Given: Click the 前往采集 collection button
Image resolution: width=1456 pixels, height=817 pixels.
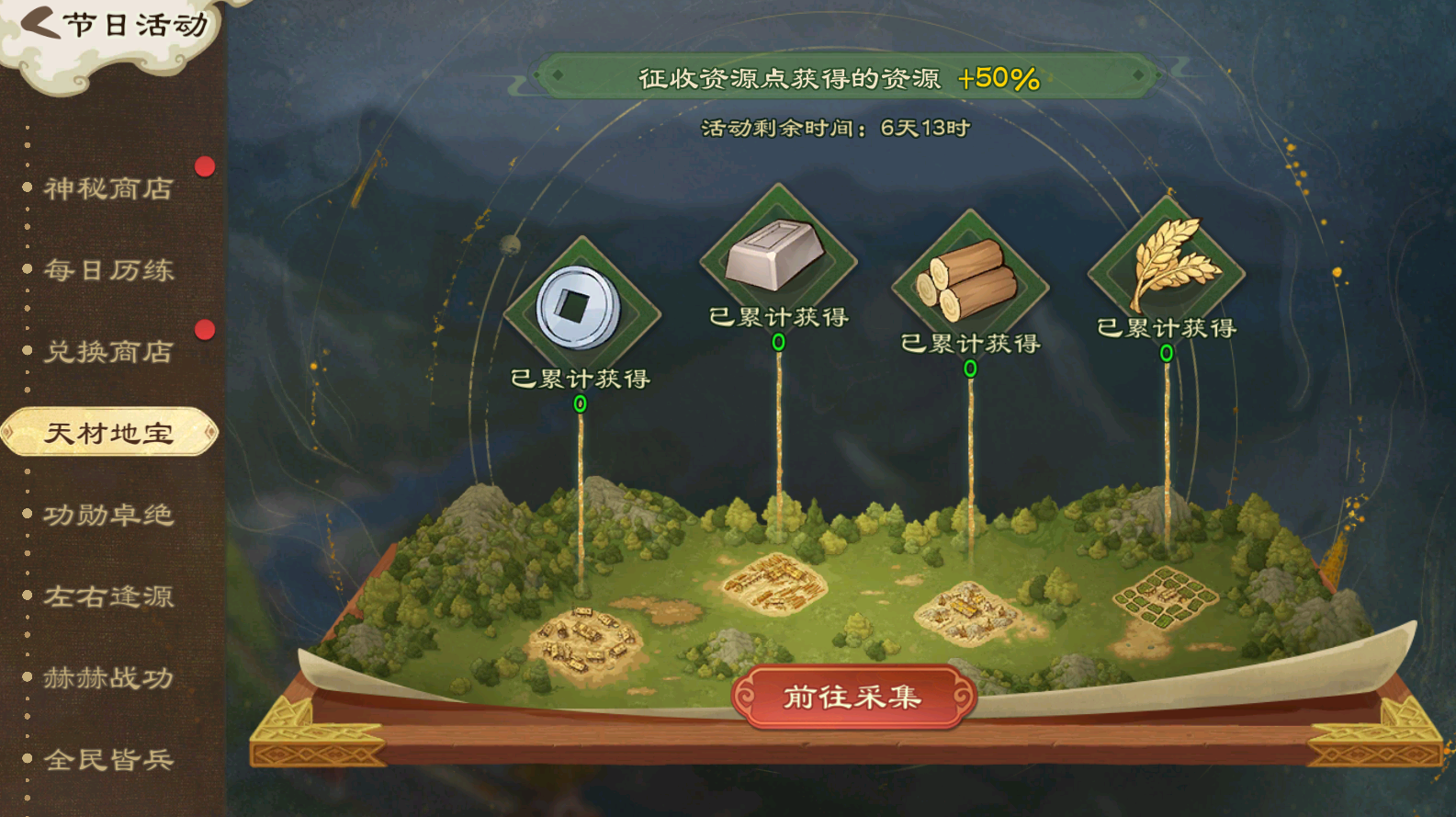Looking at the screenshot, I should pyautogui.click(x=850, y=697).
